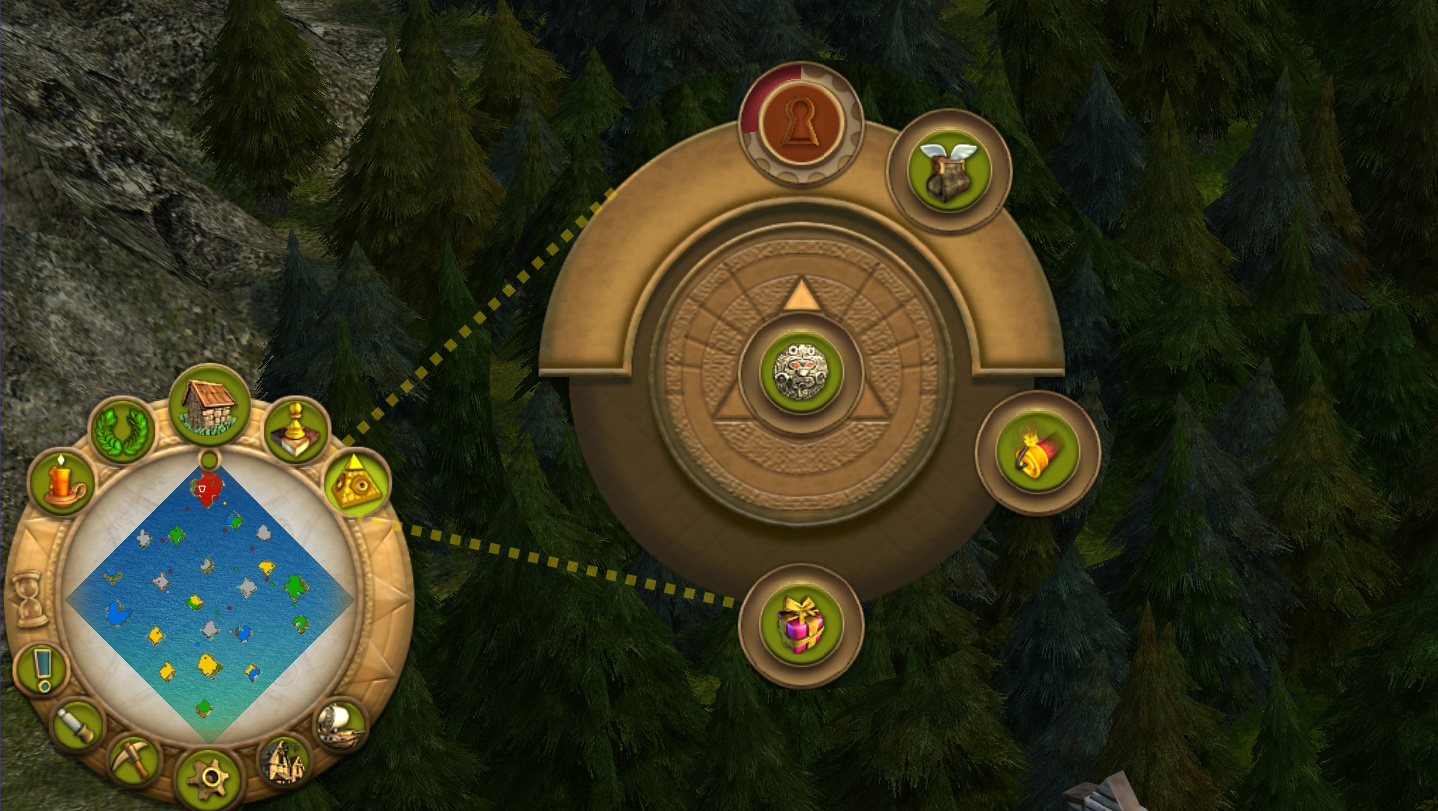Select the sailing ship icon
Viewport: 1438px width, 811px height.
[340, 725]
